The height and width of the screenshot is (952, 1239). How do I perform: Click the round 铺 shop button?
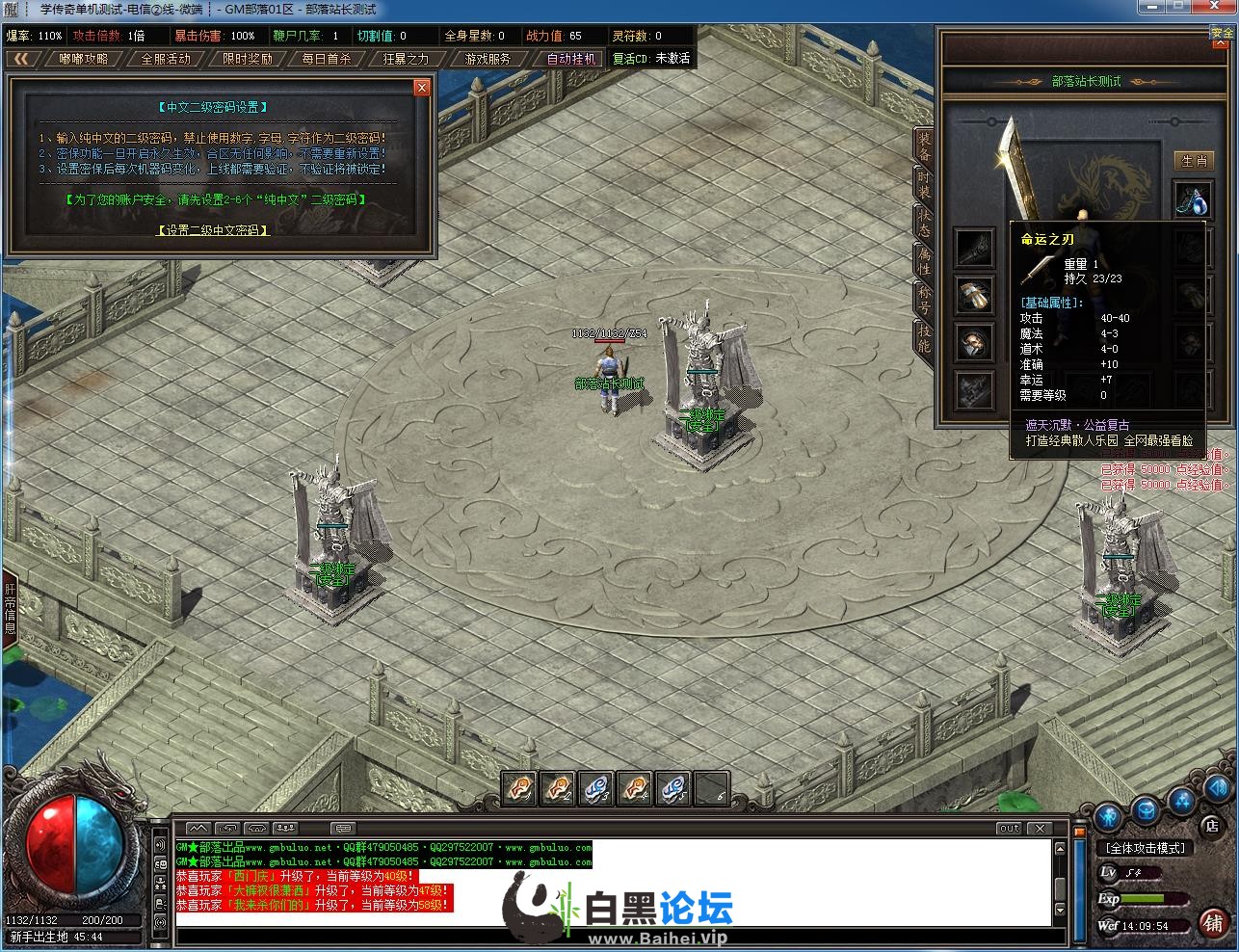[1213, 922]
